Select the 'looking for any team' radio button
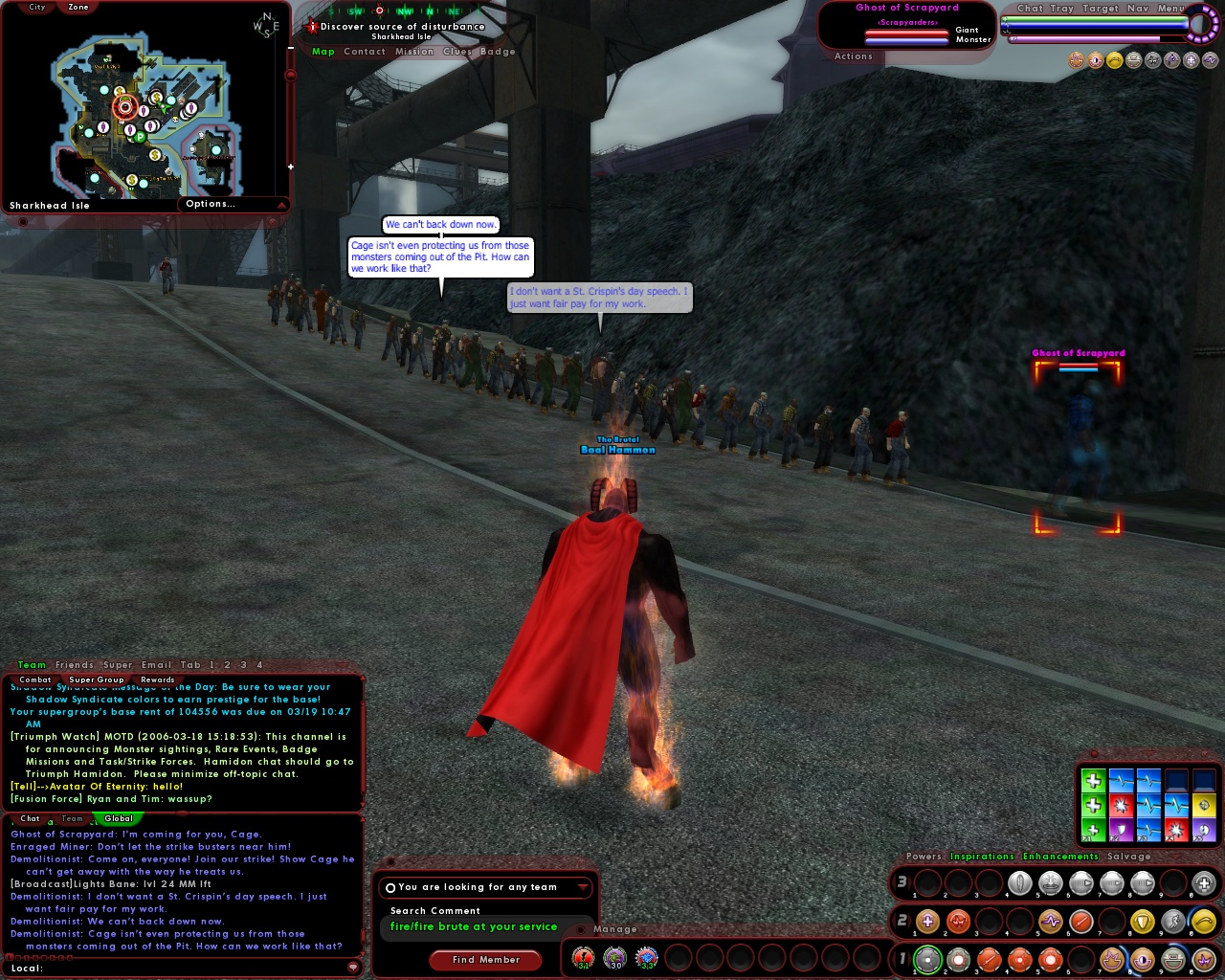 (x=392, y=886)
